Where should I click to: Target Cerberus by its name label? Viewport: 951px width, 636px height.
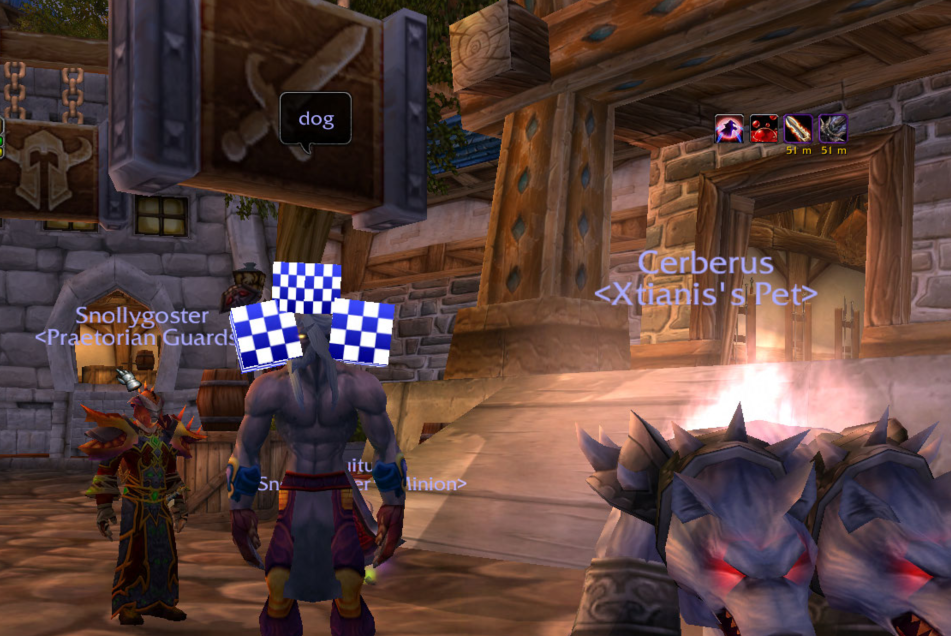click(x=705, y=264)
